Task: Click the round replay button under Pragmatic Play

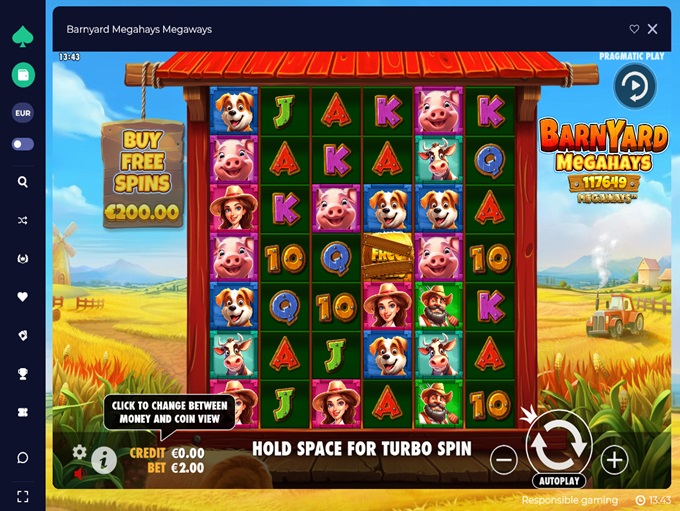Action: (634, 87)
